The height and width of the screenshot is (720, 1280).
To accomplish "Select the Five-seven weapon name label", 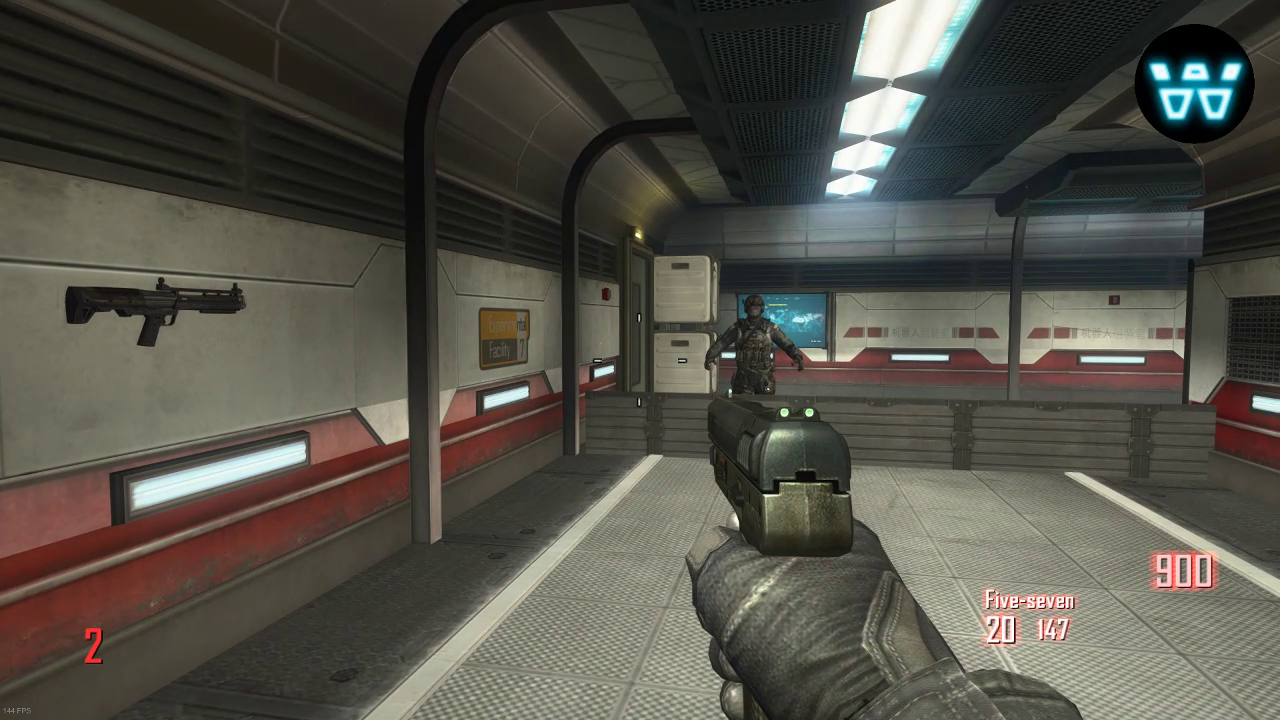I will 1029,600.
